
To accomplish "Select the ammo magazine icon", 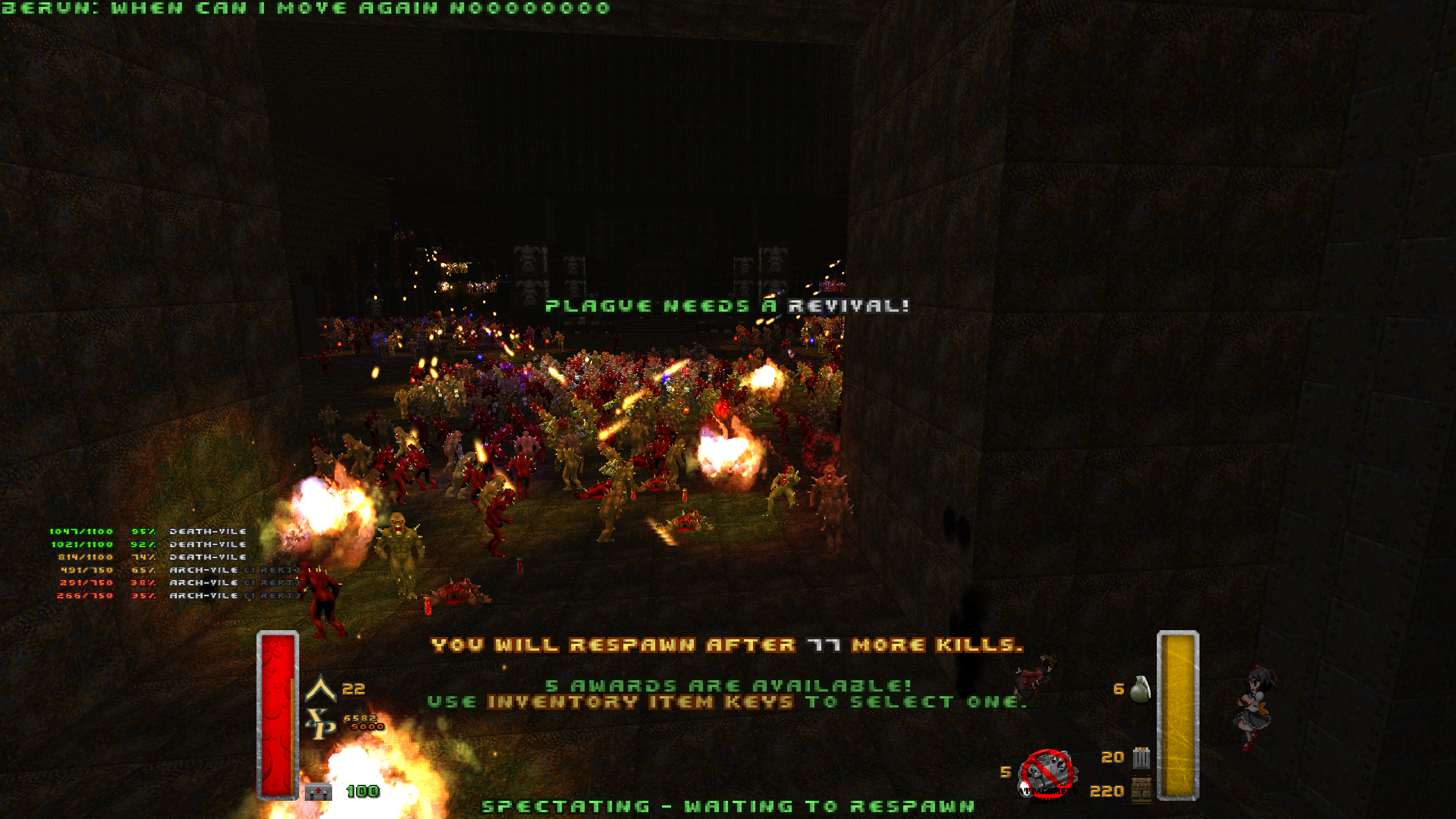I will pyautogui.click(x=1141, y=758).
